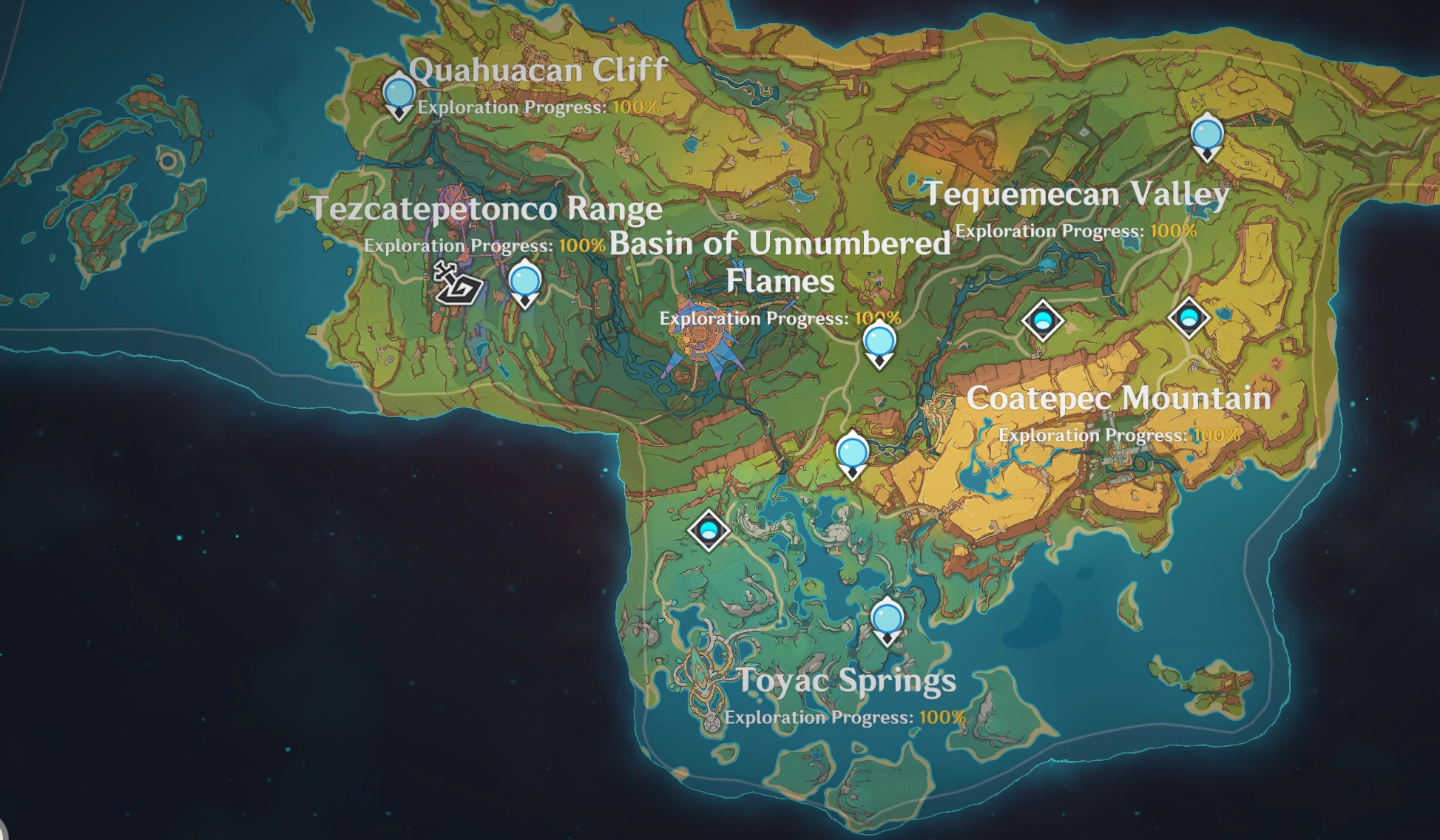Click the Tezcatepetonco Range exploration progress value
Viewport: 1440px width, 840px height.
[x=584, y=245]
